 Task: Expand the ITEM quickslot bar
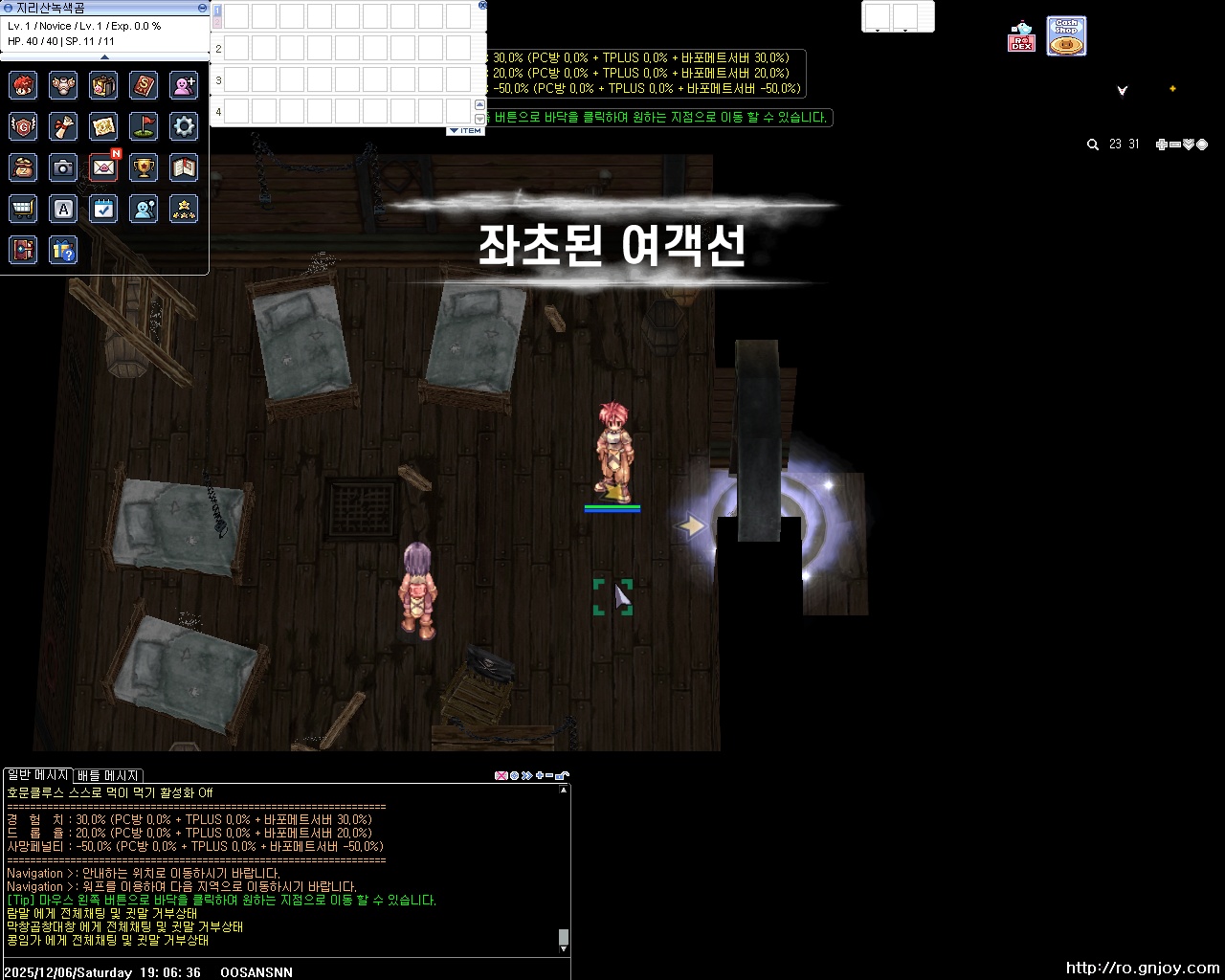(466, 129)
